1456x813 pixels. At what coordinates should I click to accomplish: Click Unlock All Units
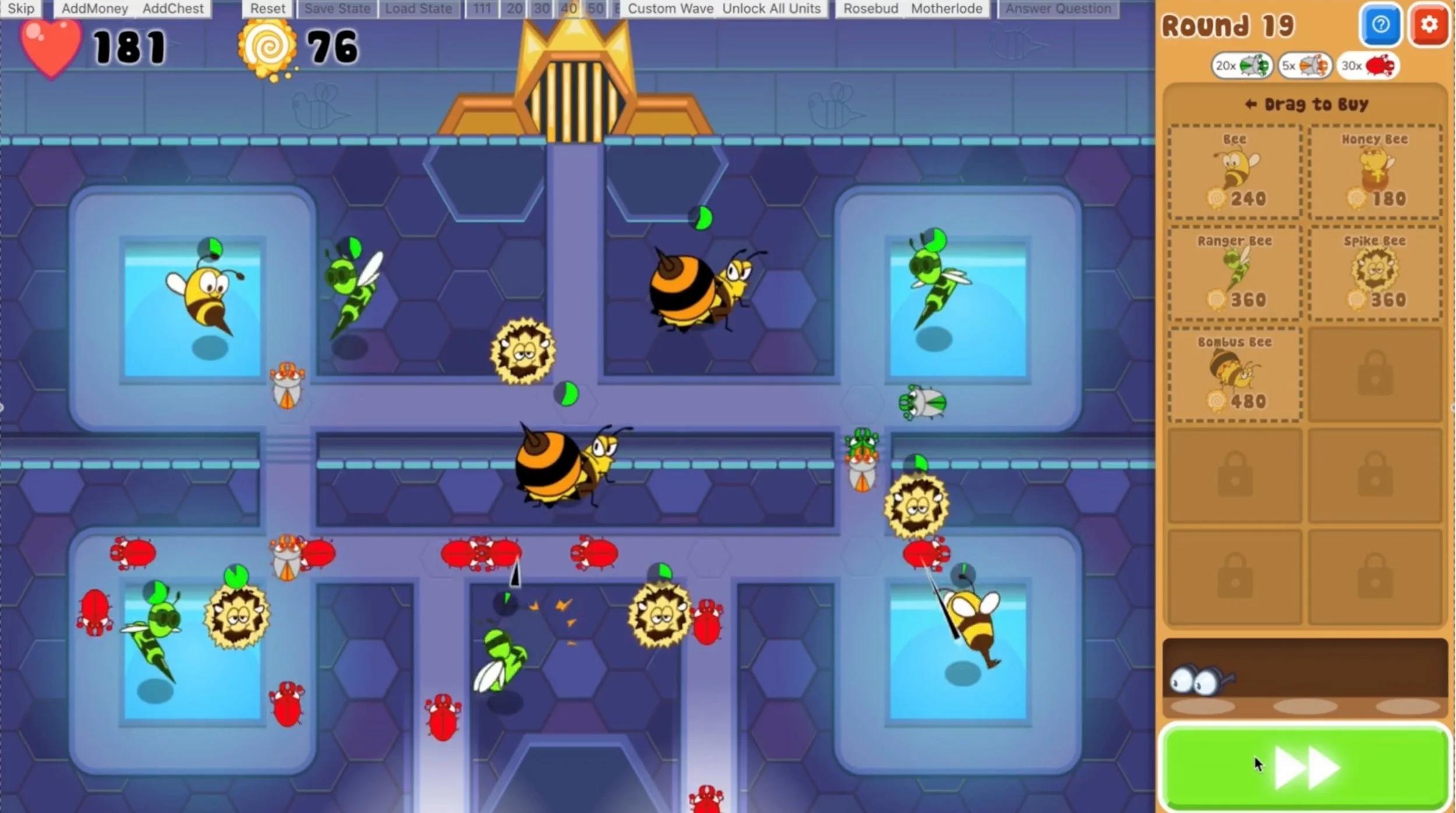772,8
